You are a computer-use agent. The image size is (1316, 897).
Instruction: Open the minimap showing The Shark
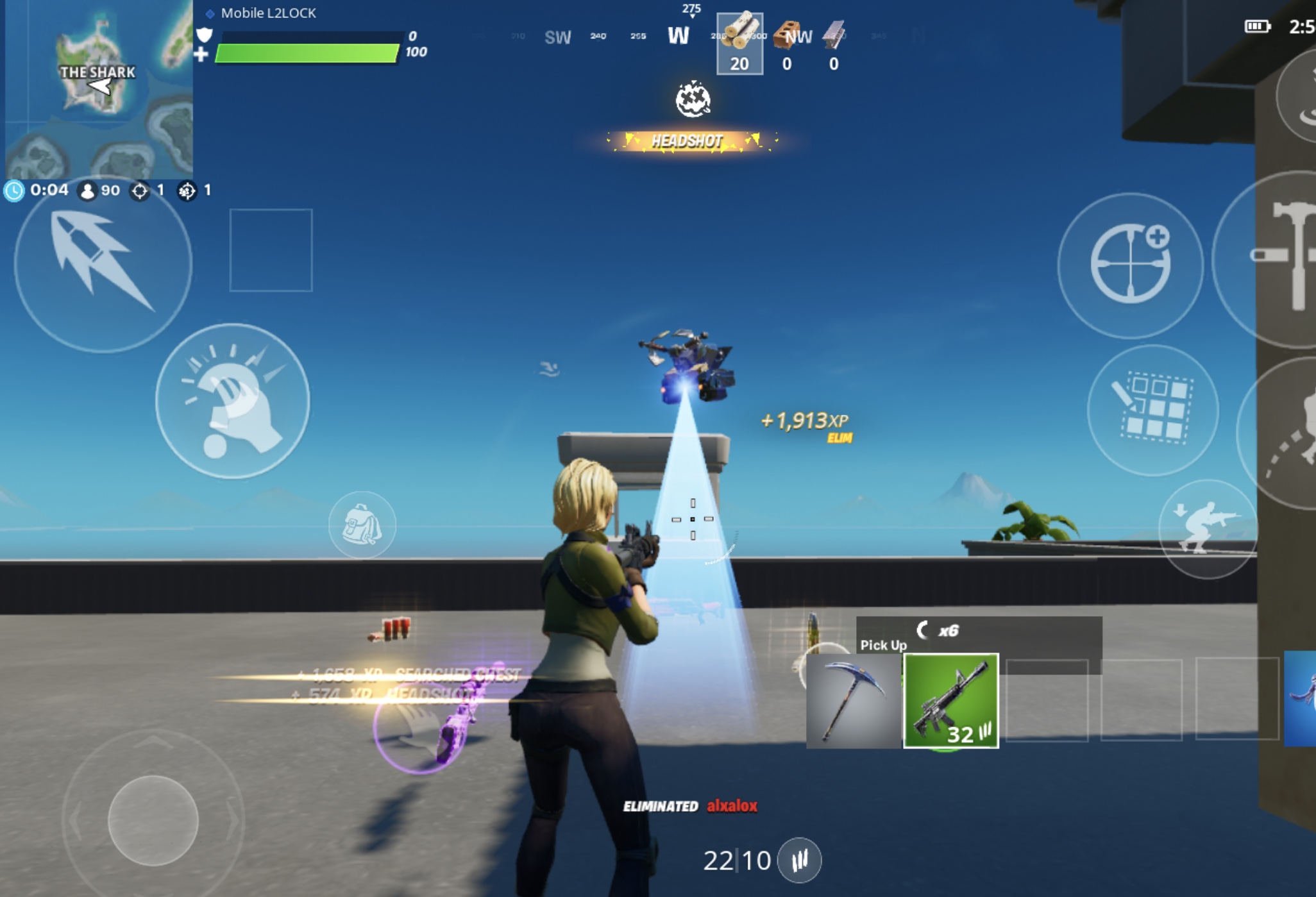point(99,90)
